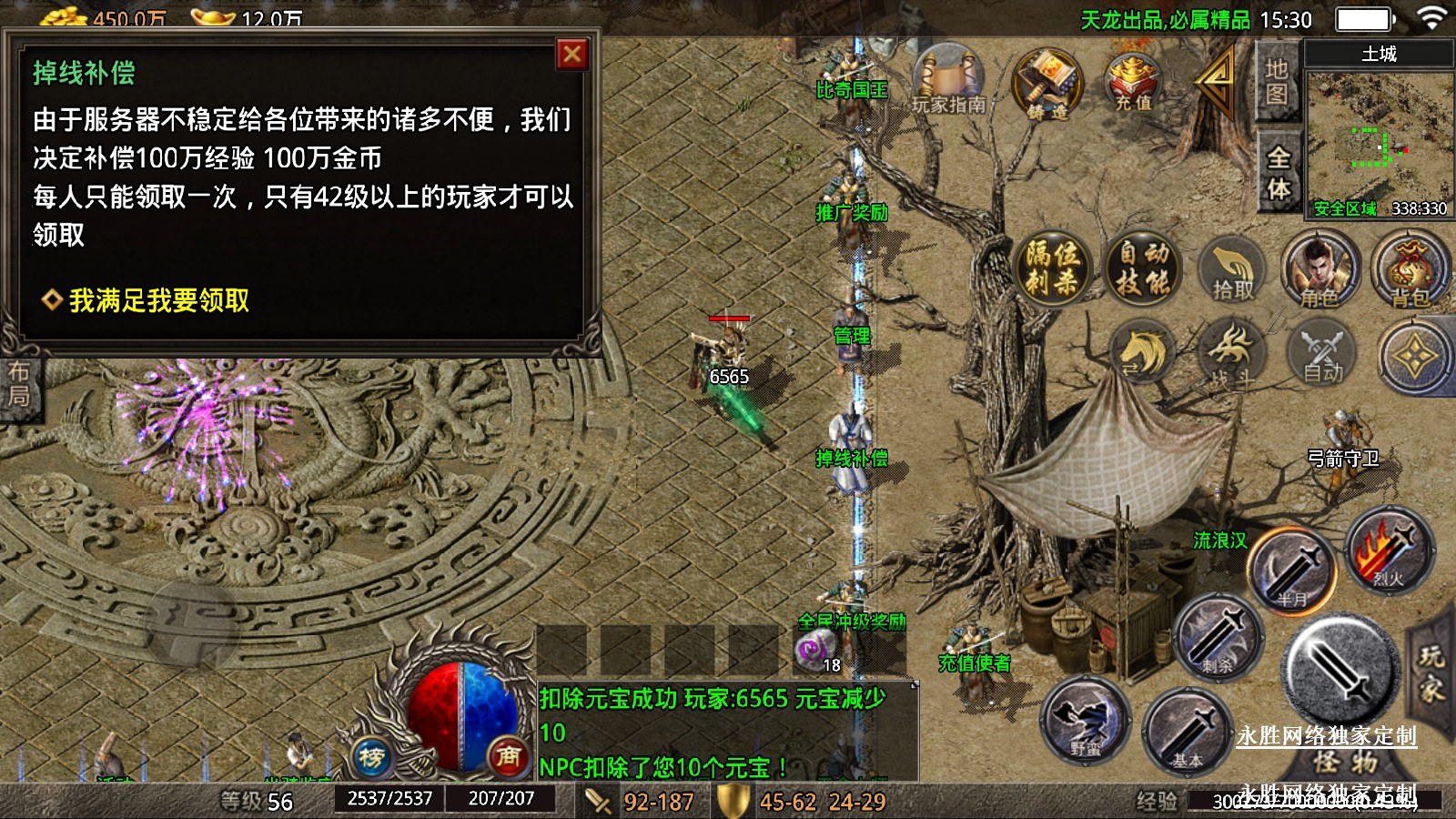Open the 充值 recharge shop
Image resolution: width=1456 pixels, height=819 pixels.
[1133, 83]
